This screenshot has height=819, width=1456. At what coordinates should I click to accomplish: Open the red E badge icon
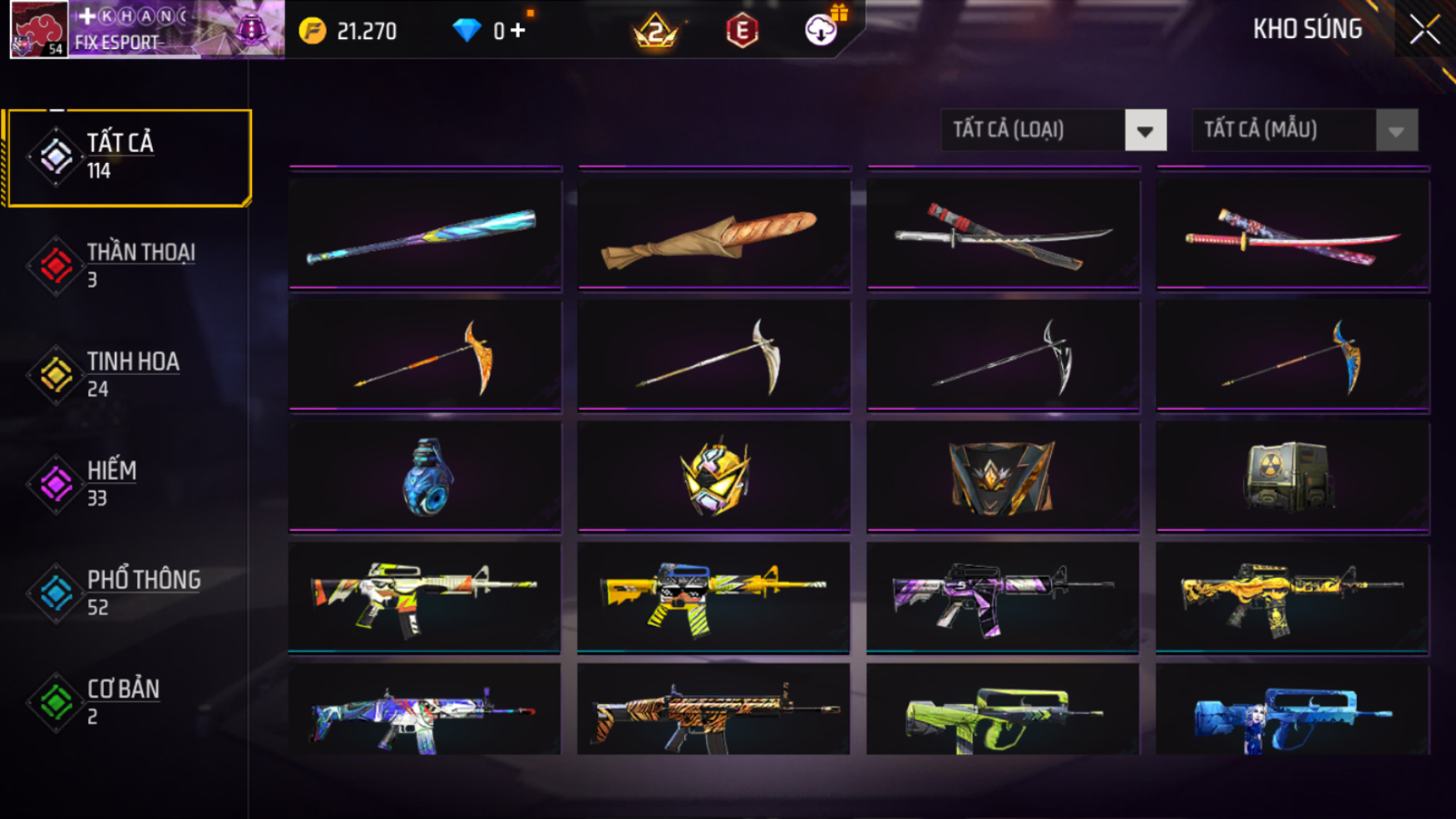tap(741, 32)
